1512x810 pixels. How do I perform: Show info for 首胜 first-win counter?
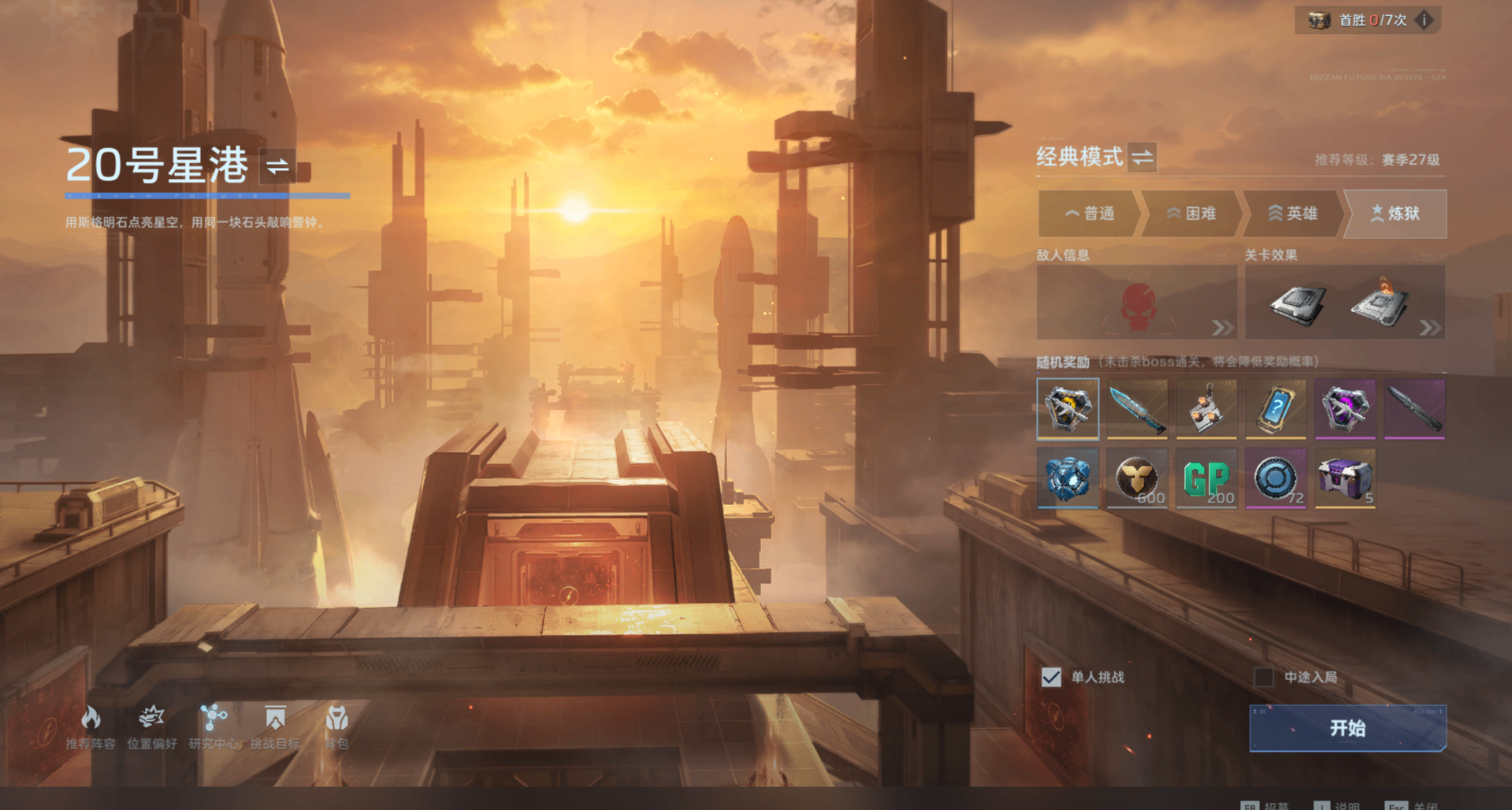[x=1424, y=20]
